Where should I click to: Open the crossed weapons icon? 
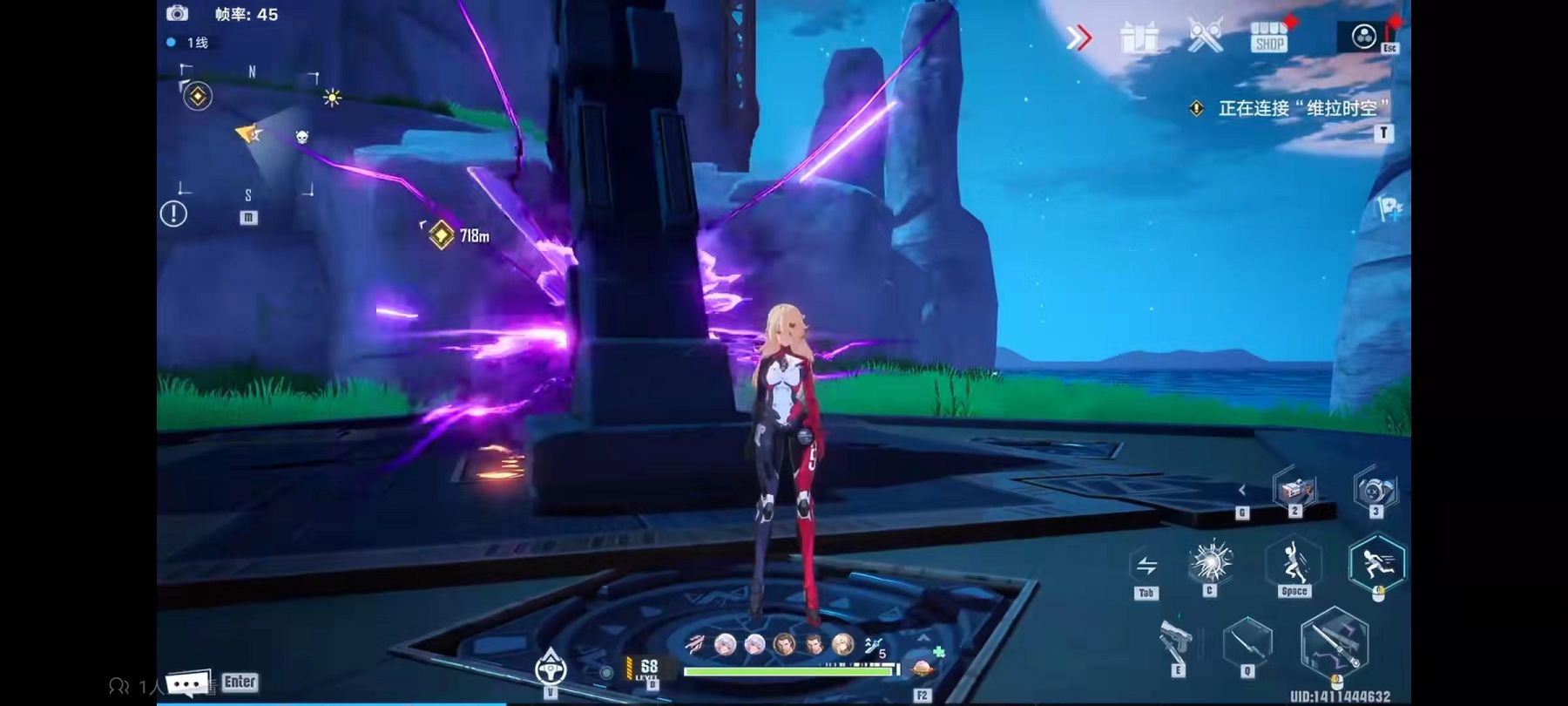pyautogui.click(x=1206, y=37)
